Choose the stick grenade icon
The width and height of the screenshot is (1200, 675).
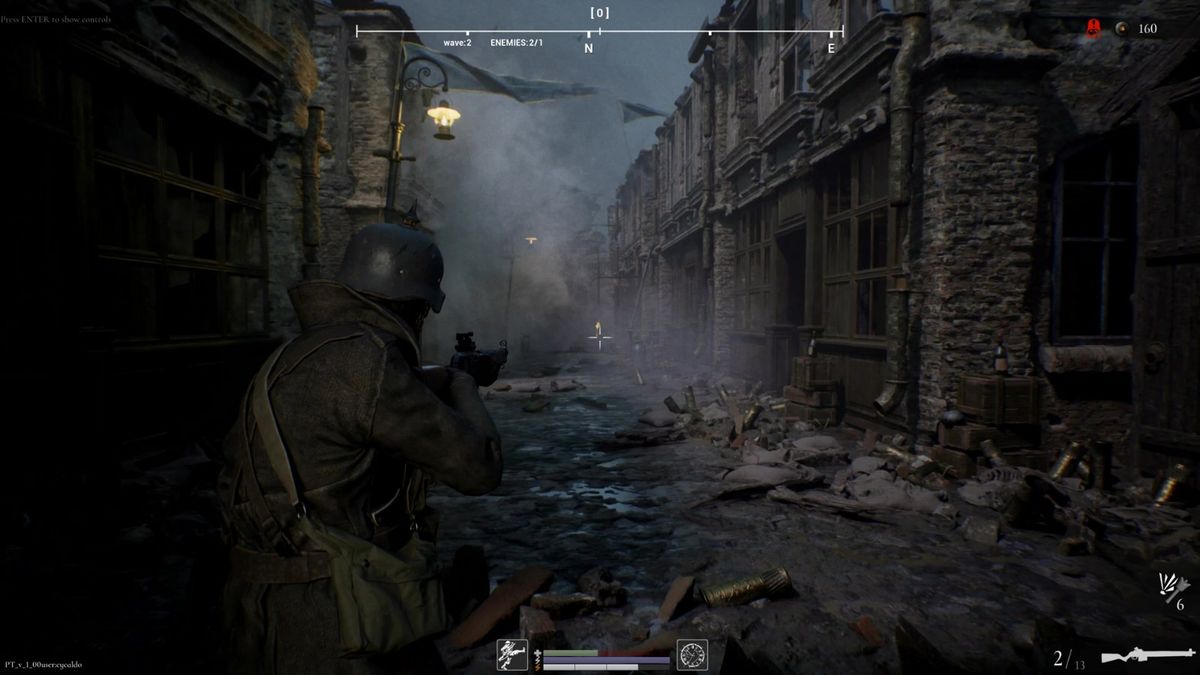point(1171,586)
